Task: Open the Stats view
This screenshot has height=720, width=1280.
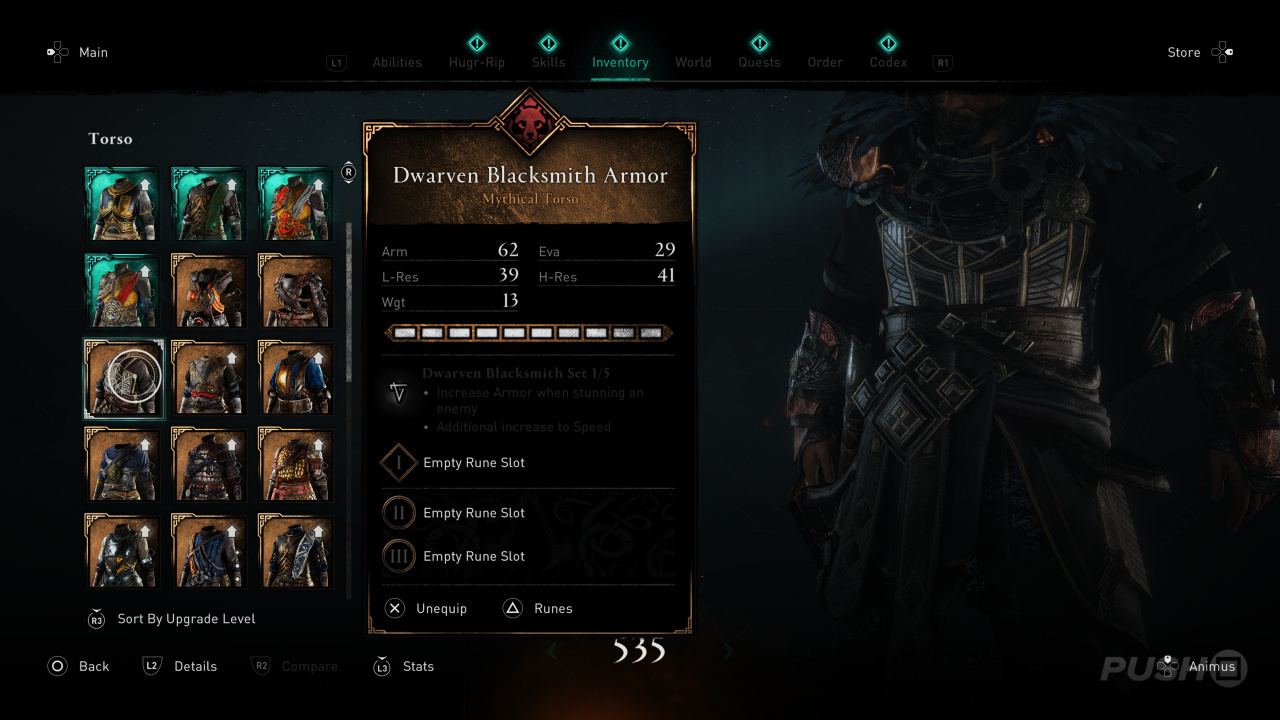Action: [x=417, y=666]
